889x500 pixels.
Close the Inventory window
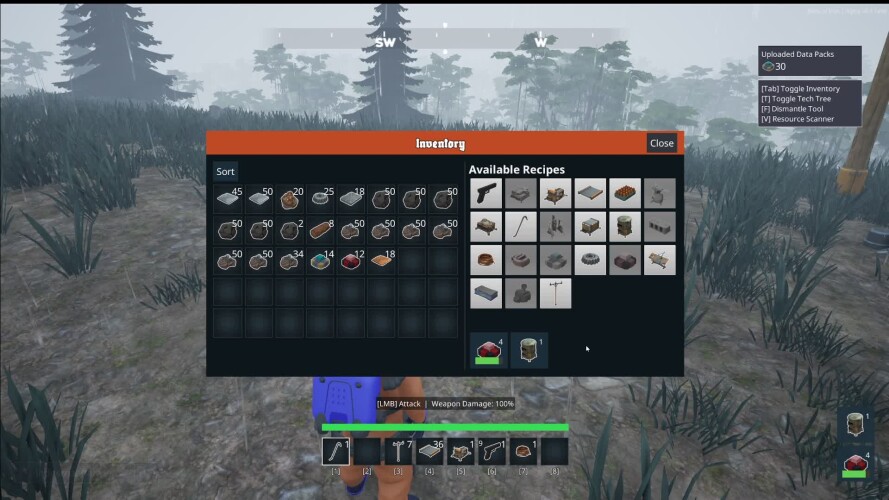[661, 143]
